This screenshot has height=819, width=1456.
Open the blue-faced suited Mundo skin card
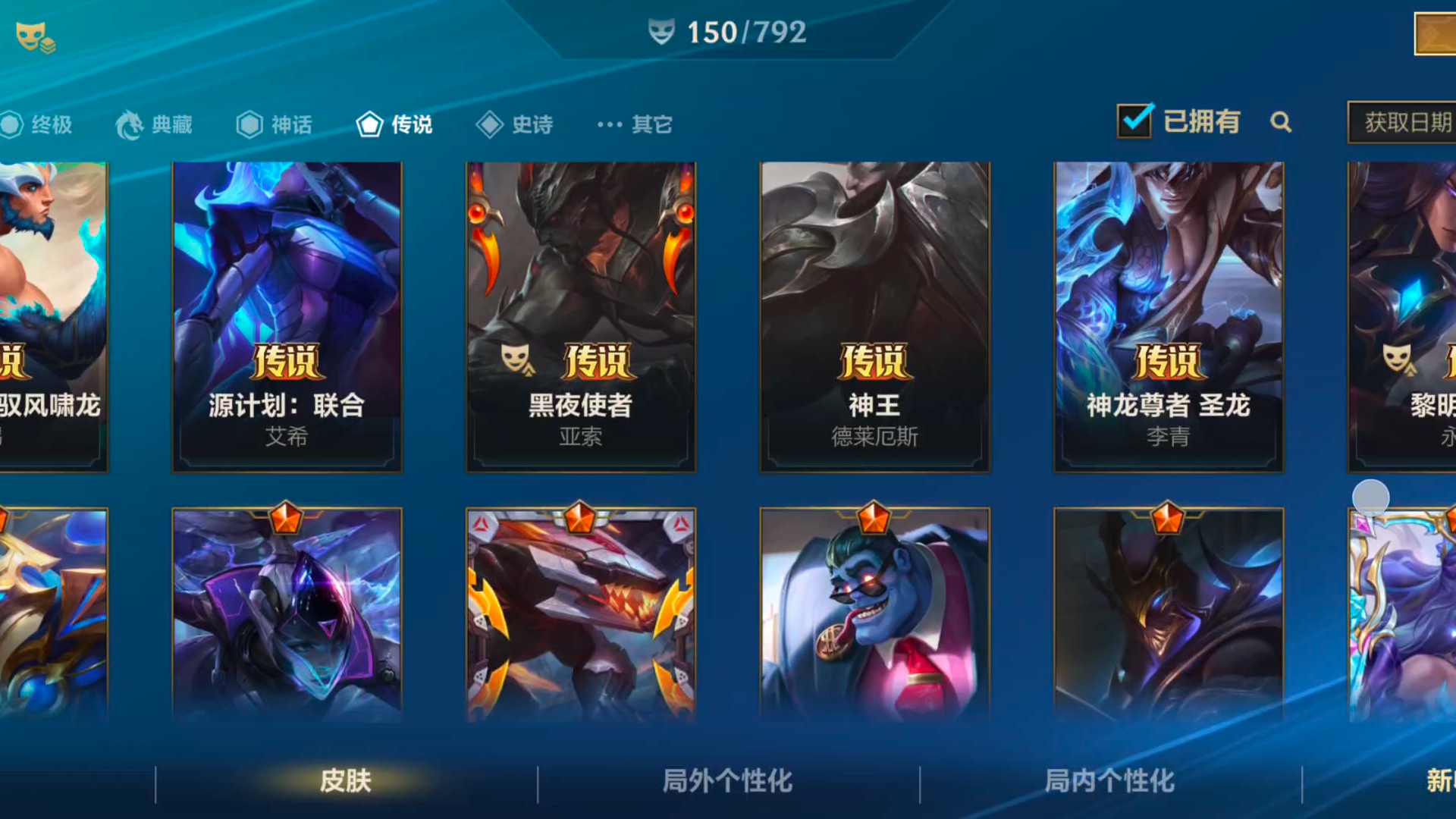(875, 614)
